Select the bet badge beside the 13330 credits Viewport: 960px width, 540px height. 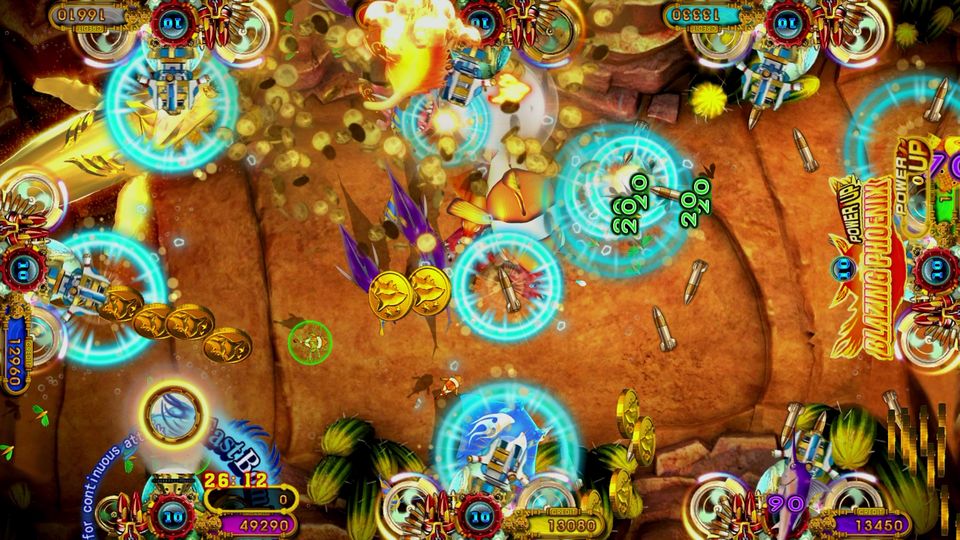tap(787, 21)
